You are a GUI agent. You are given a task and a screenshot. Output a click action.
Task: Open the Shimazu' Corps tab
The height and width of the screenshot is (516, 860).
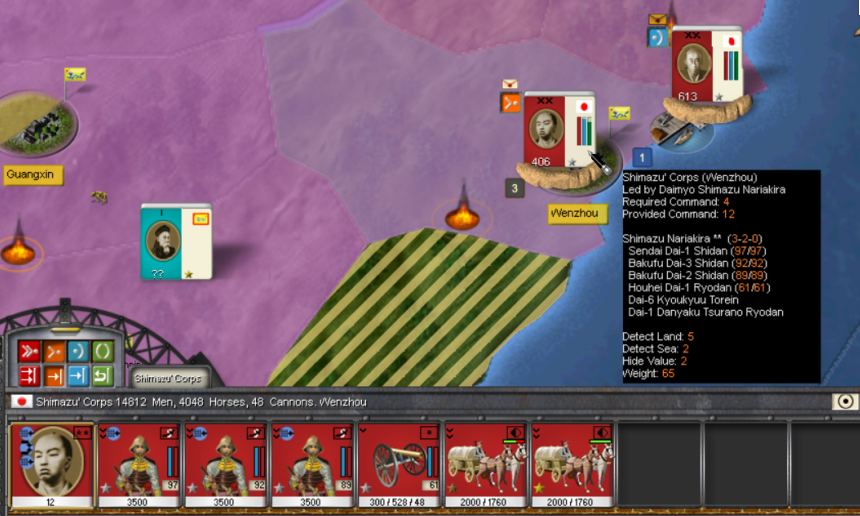click(168, 378)
